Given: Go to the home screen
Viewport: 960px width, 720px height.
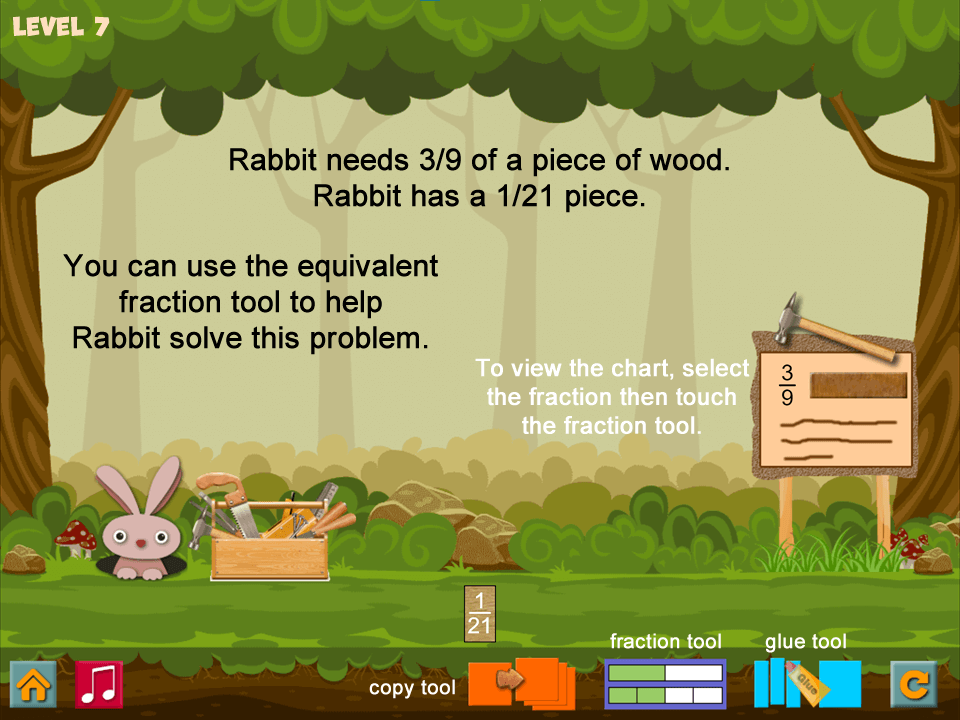Looking at the screenshot, I should (x=33, y=685).
